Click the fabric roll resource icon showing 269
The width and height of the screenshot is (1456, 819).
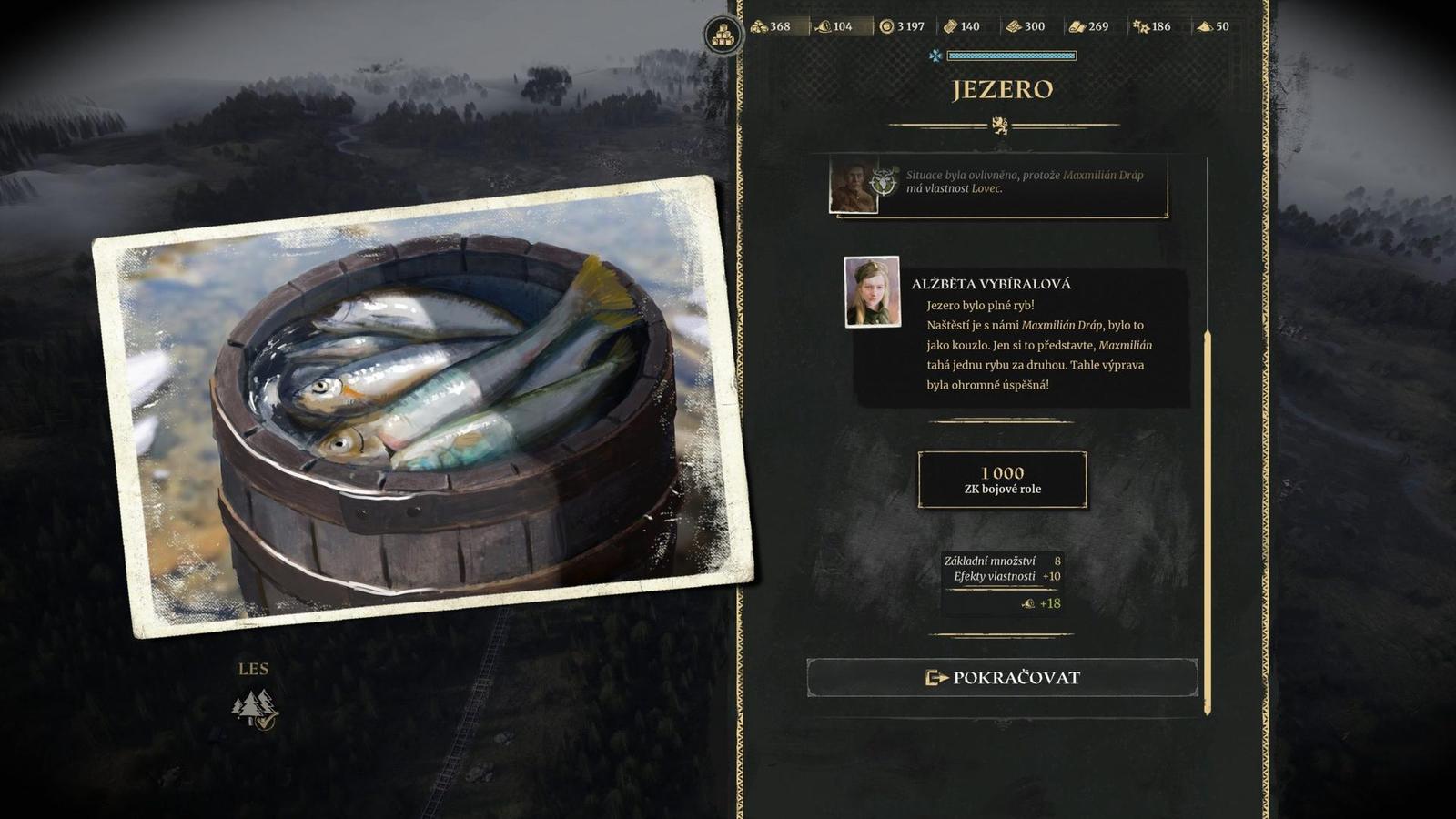[1078, 27]
